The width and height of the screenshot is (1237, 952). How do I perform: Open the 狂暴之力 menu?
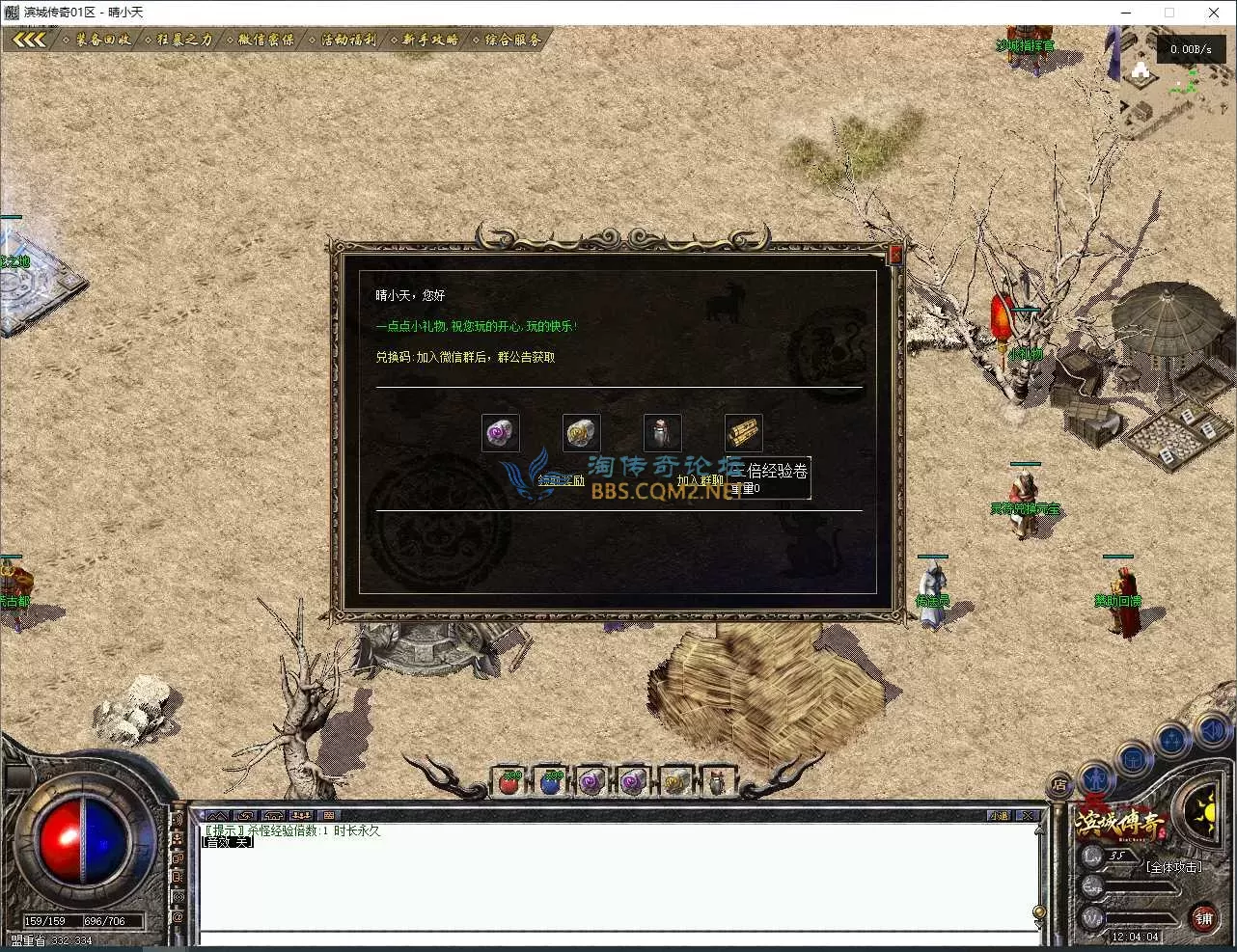[184, 40]
